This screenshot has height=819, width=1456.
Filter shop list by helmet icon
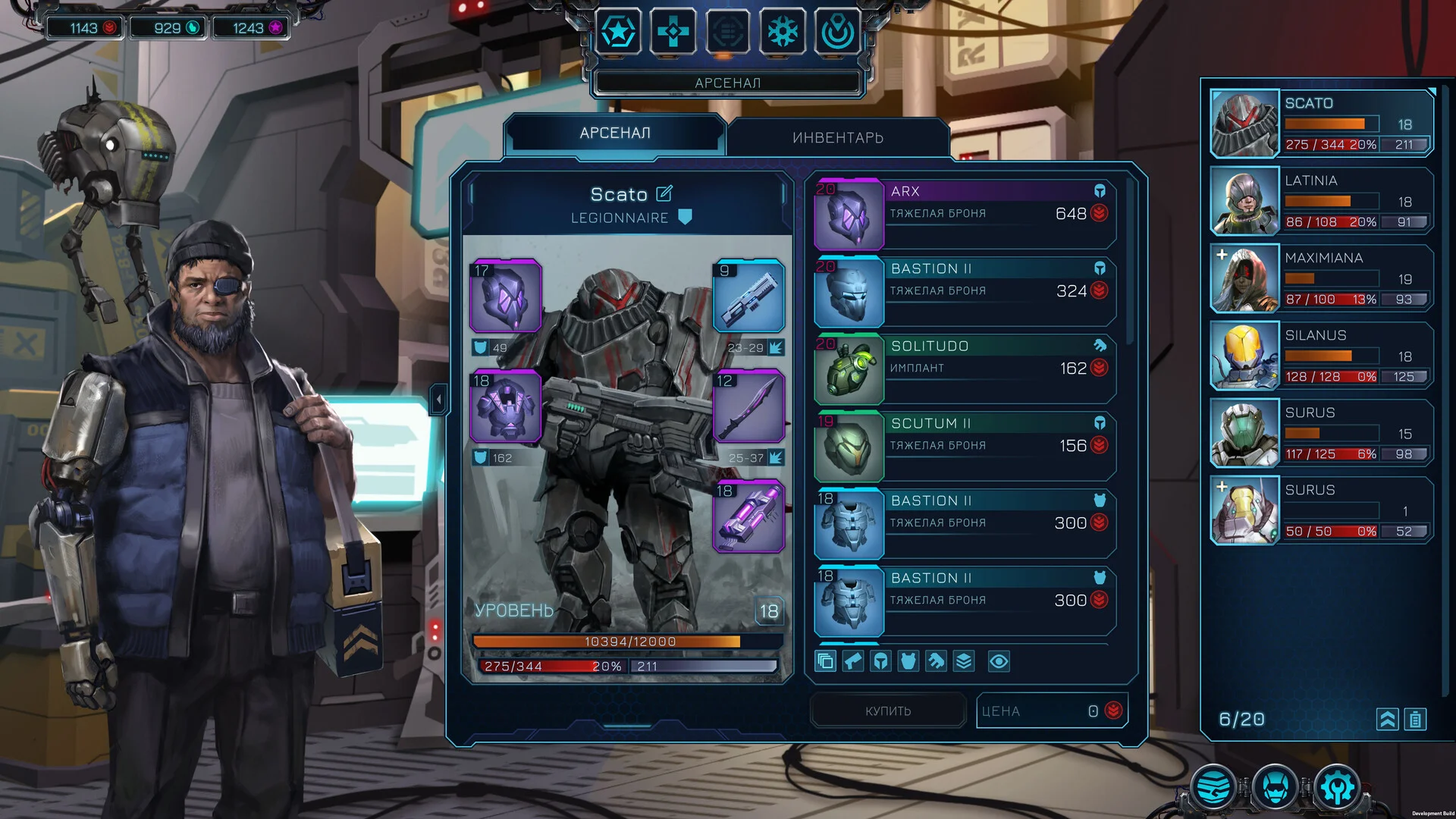(880, 661)
